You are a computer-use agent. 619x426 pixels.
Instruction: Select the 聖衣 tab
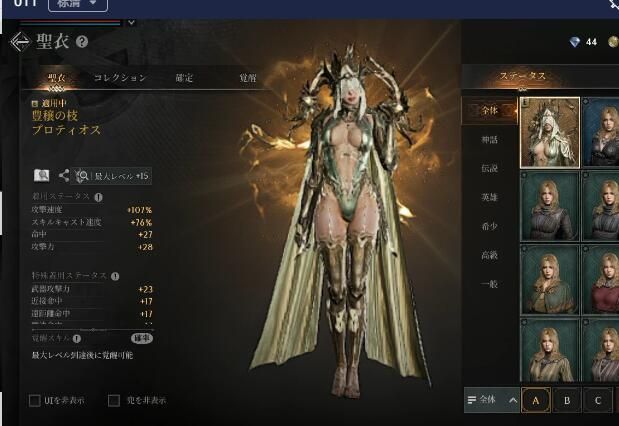pos(56,77)
